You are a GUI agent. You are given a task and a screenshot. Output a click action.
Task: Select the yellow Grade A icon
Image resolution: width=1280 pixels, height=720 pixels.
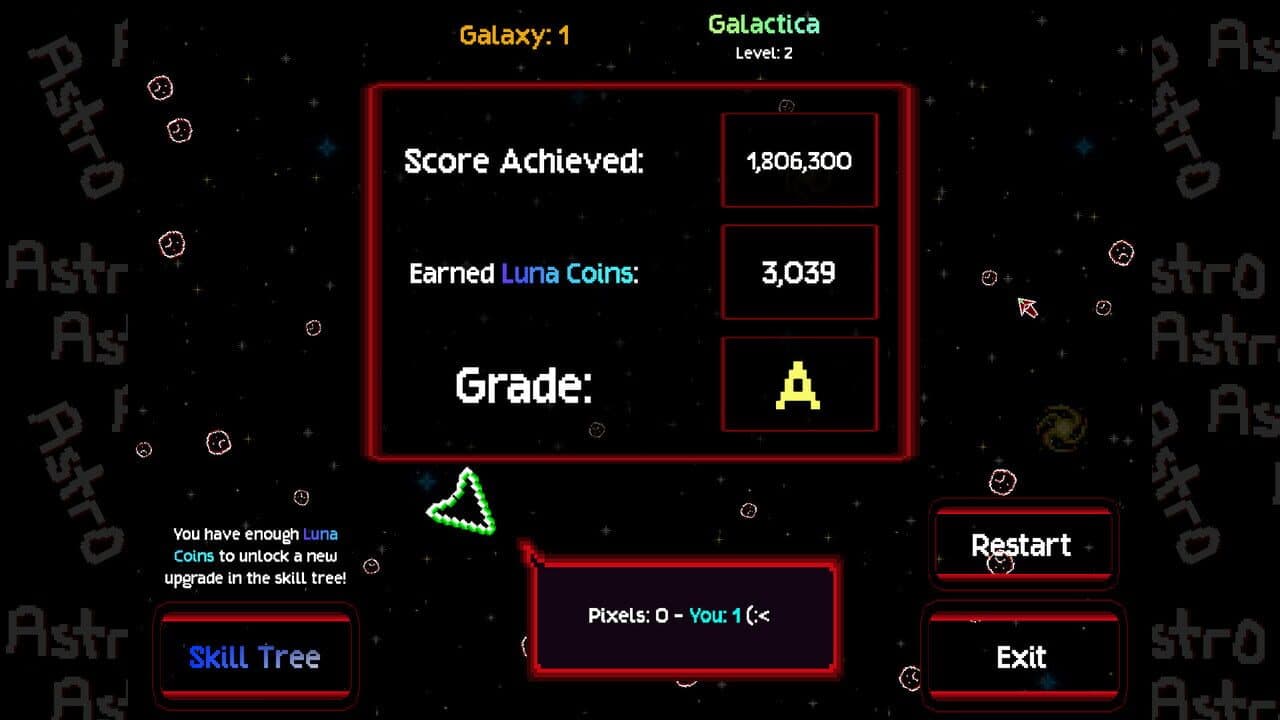(x=799, y=384)
